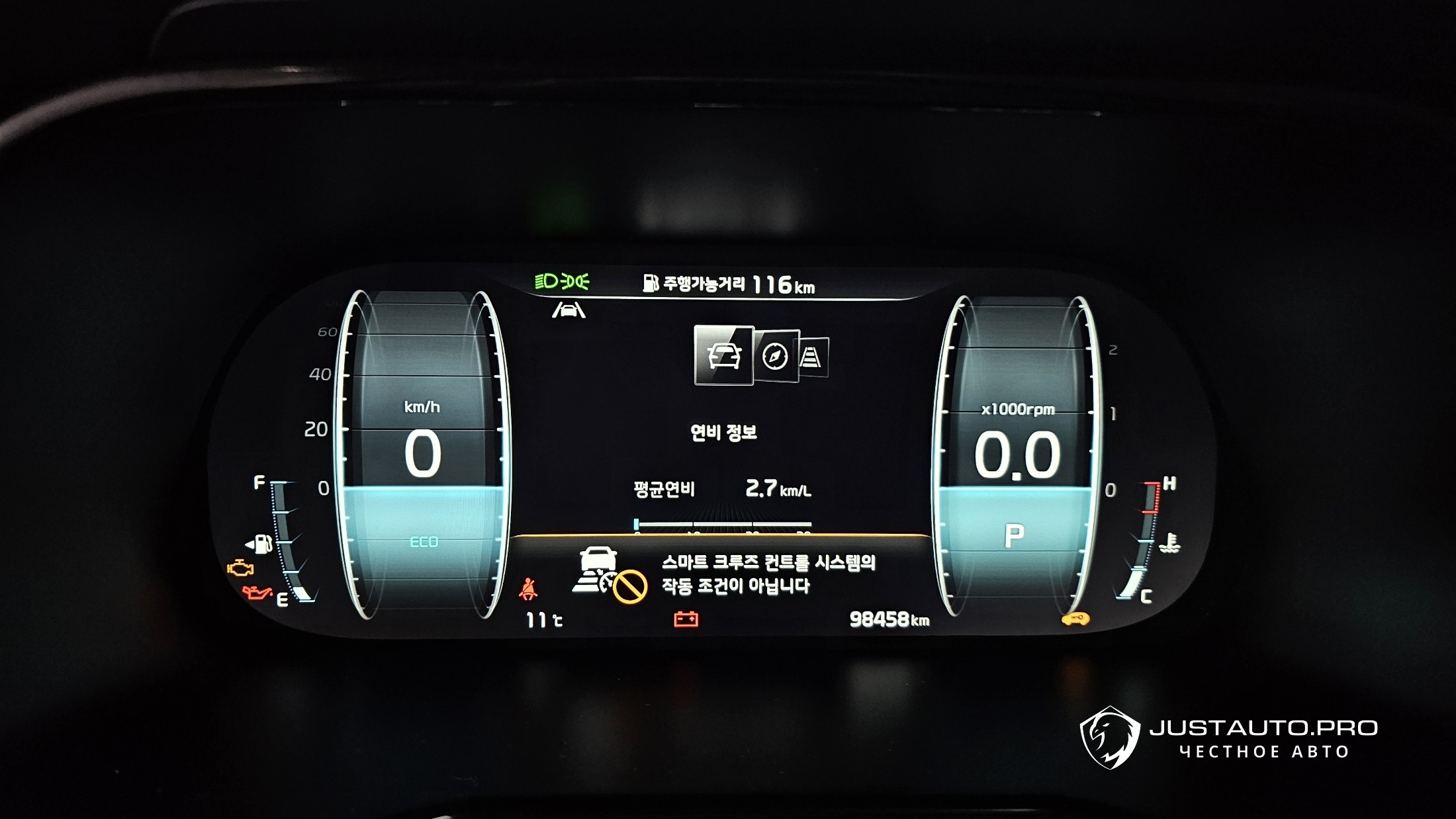1456x819 pixels.
Task: Open the lane driving assist tab
Action: point(813,357)
